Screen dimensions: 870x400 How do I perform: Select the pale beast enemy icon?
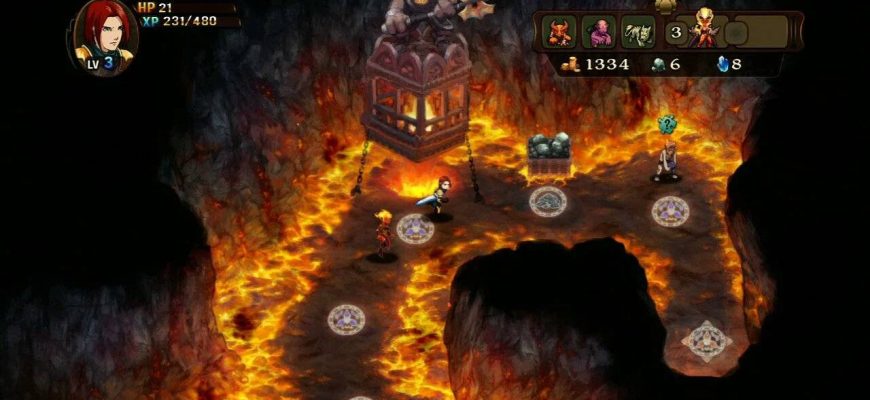pyautogui.click(x=638, y=32)
